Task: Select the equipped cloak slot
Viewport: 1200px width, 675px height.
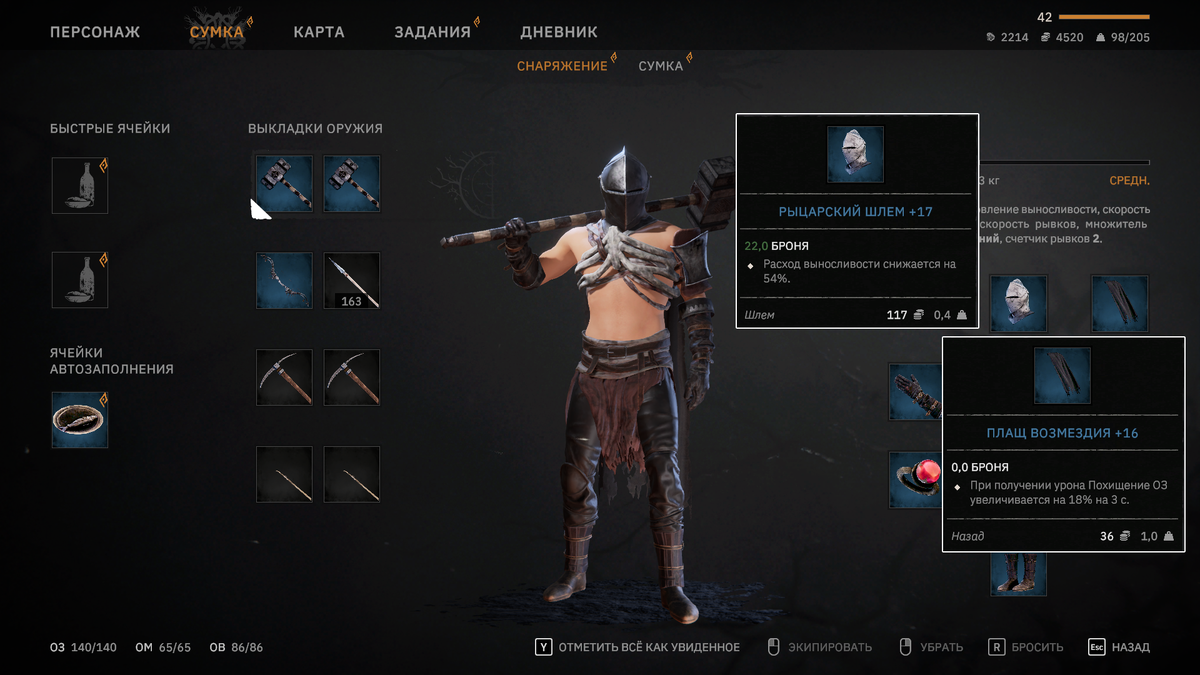Action: [1119, 303]
